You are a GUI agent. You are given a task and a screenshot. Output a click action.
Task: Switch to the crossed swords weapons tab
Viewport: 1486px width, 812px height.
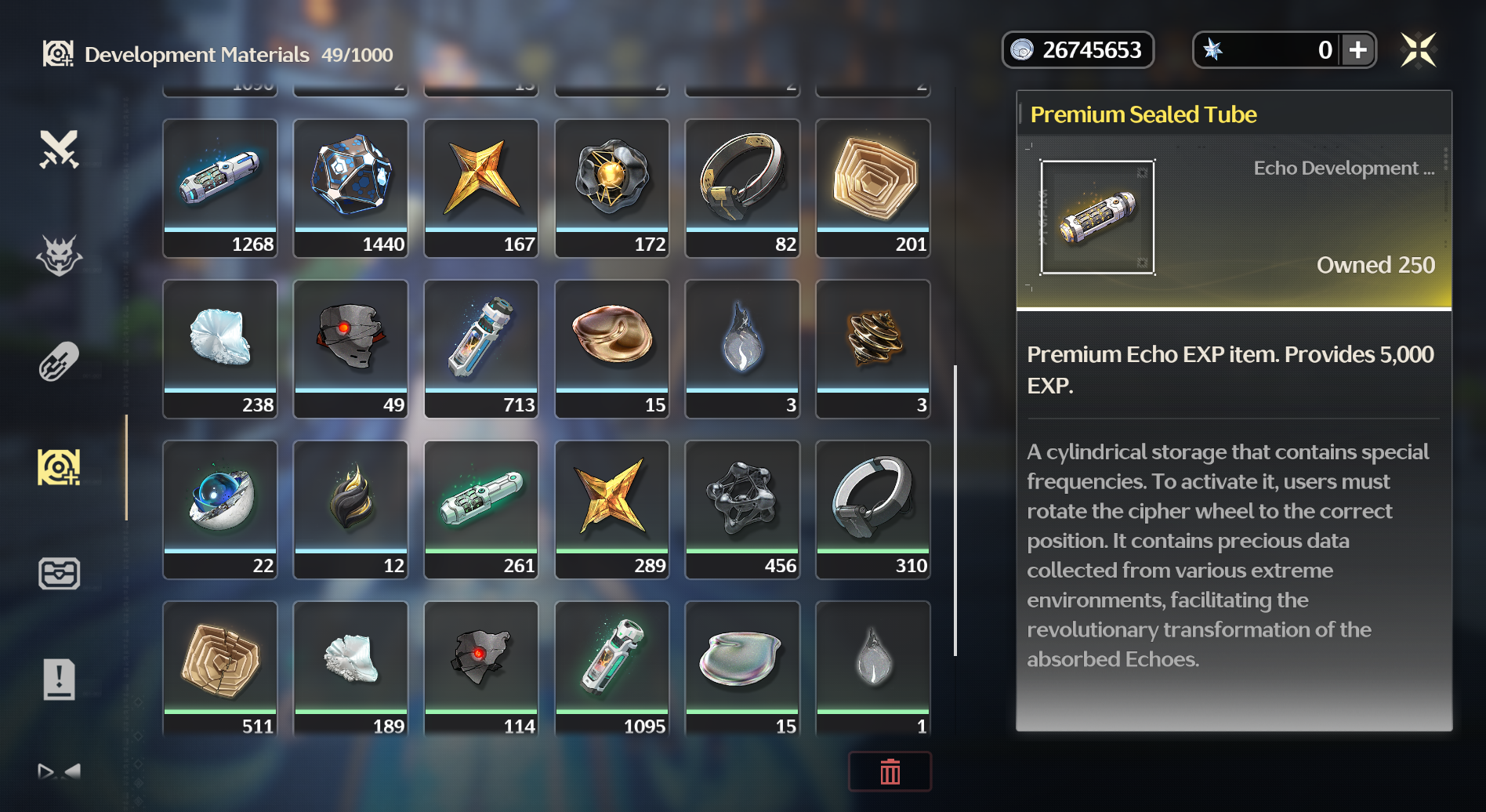tap(60, 149)
